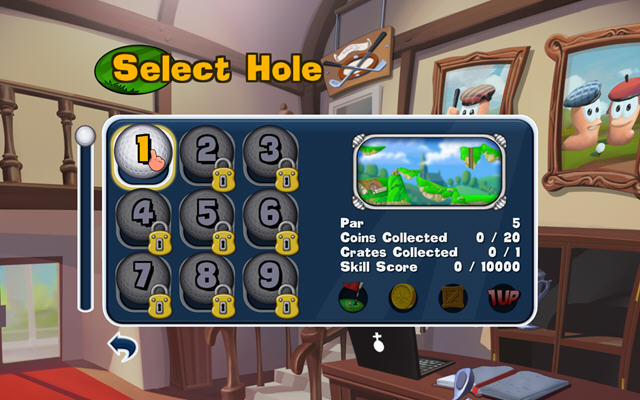Pick locked hole 3

[271, 154]
